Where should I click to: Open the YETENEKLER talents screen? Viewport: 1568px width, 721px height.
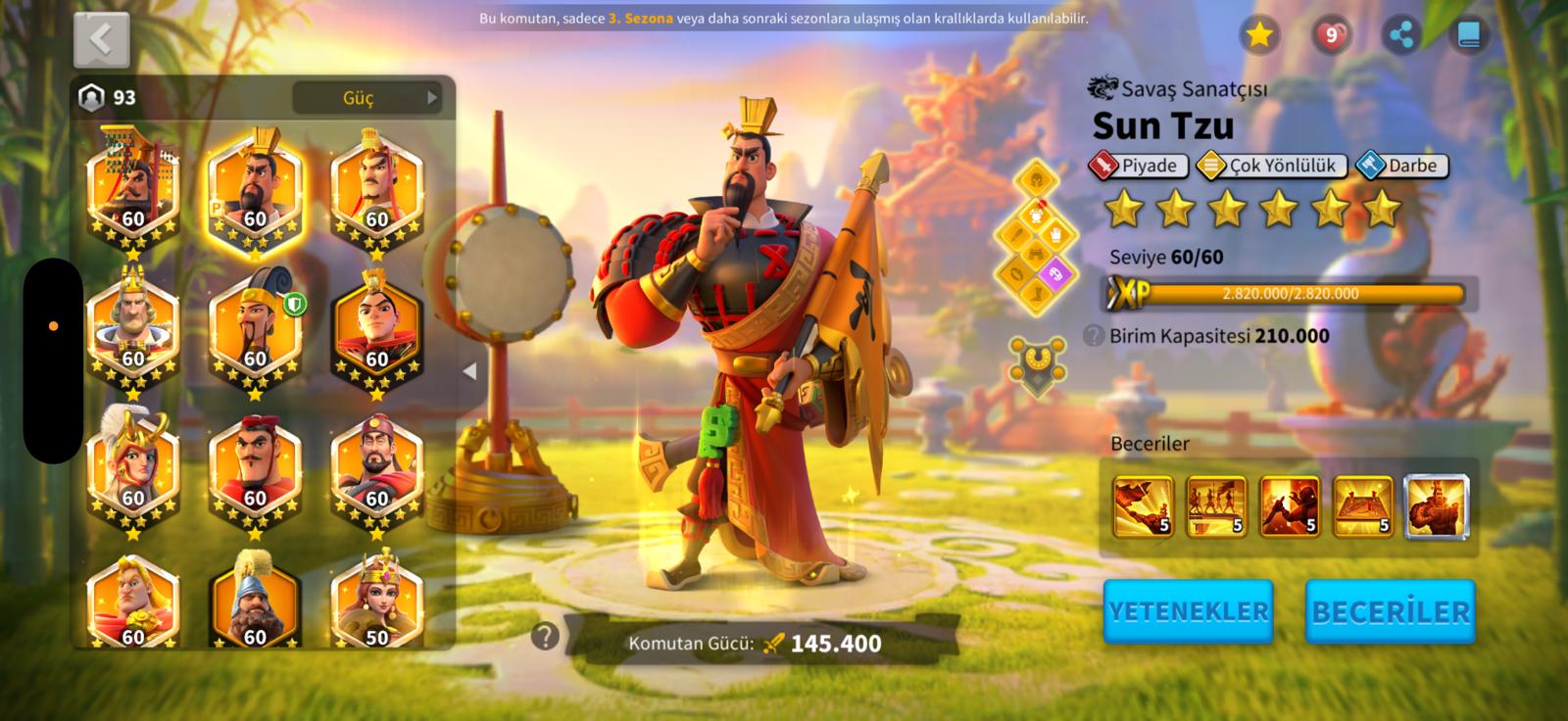click(x=1188, y=611)
